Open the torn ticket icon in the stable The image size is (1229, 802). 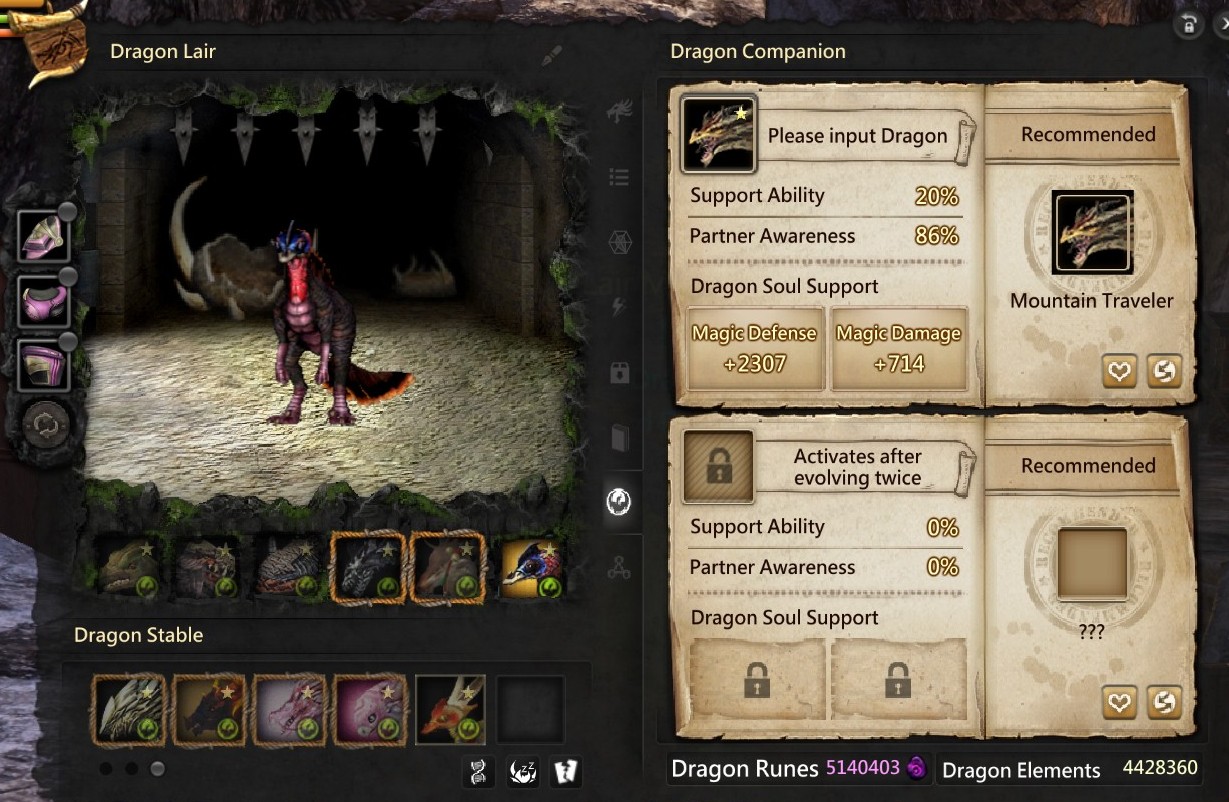pyautogui.click(x=565, y=771)
